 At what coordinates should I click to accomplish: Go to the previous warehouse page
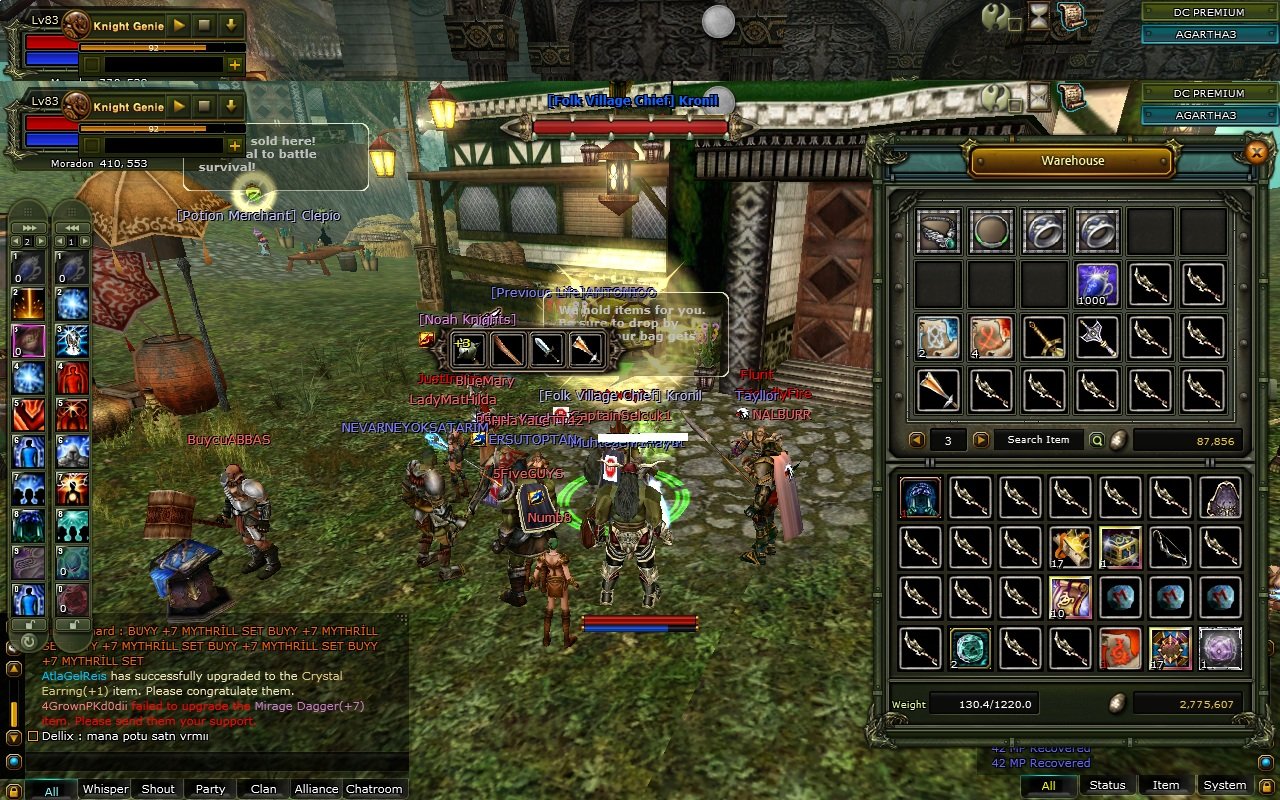pos(916,440)
